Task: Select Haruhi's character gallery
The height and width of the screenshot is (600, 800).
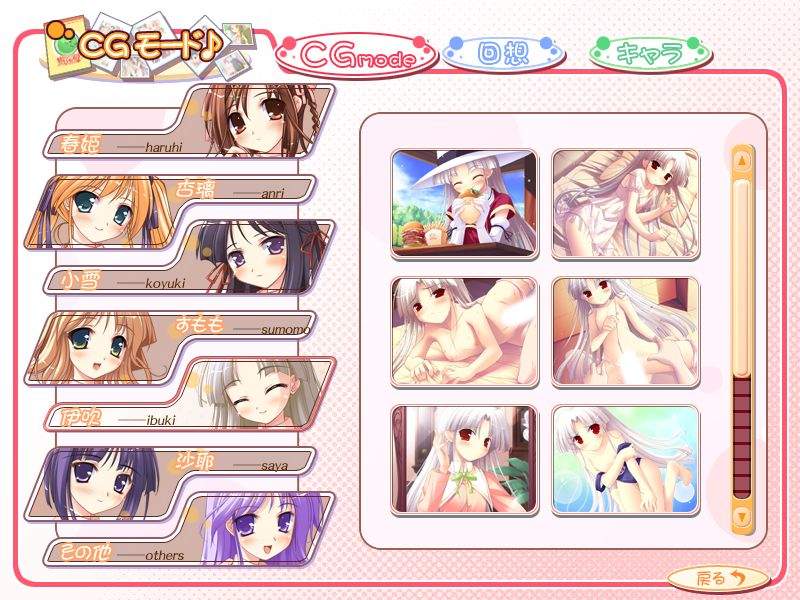Action: tap(190, 122)
